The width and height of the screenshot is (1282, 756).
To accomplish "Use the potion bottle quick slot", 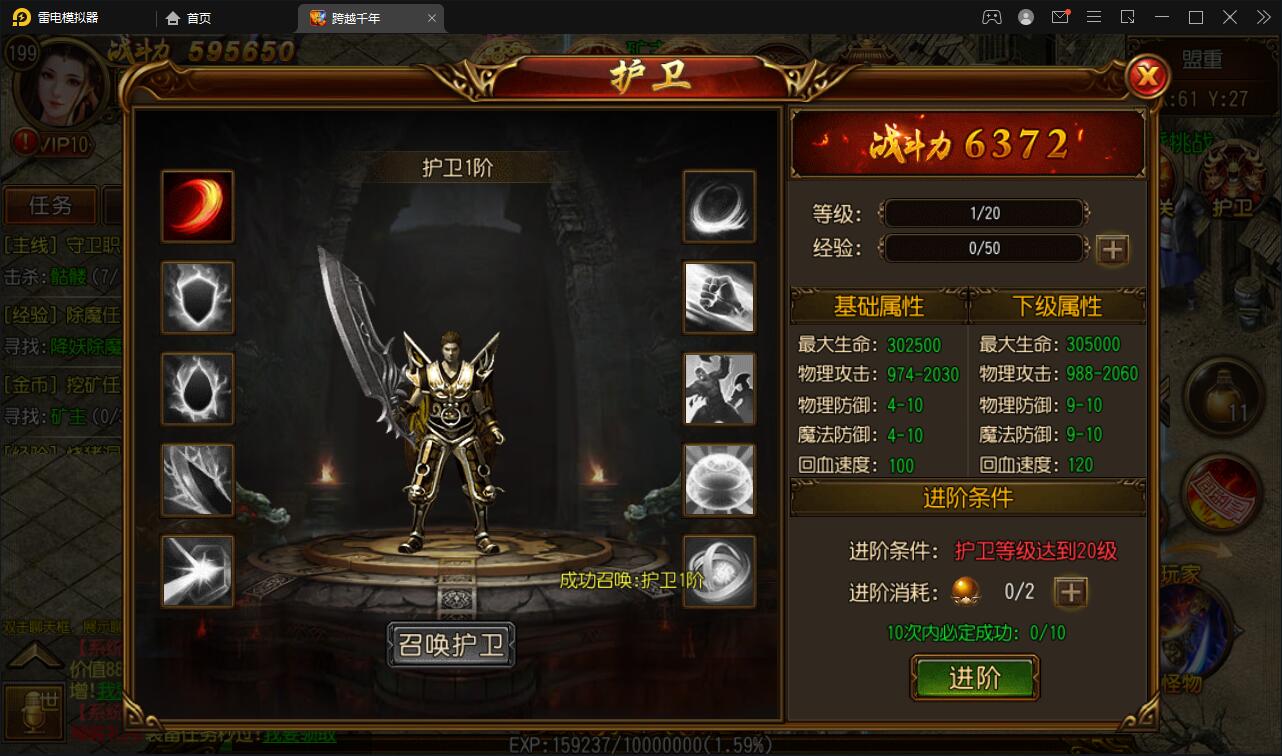I will click(1224, 395).
